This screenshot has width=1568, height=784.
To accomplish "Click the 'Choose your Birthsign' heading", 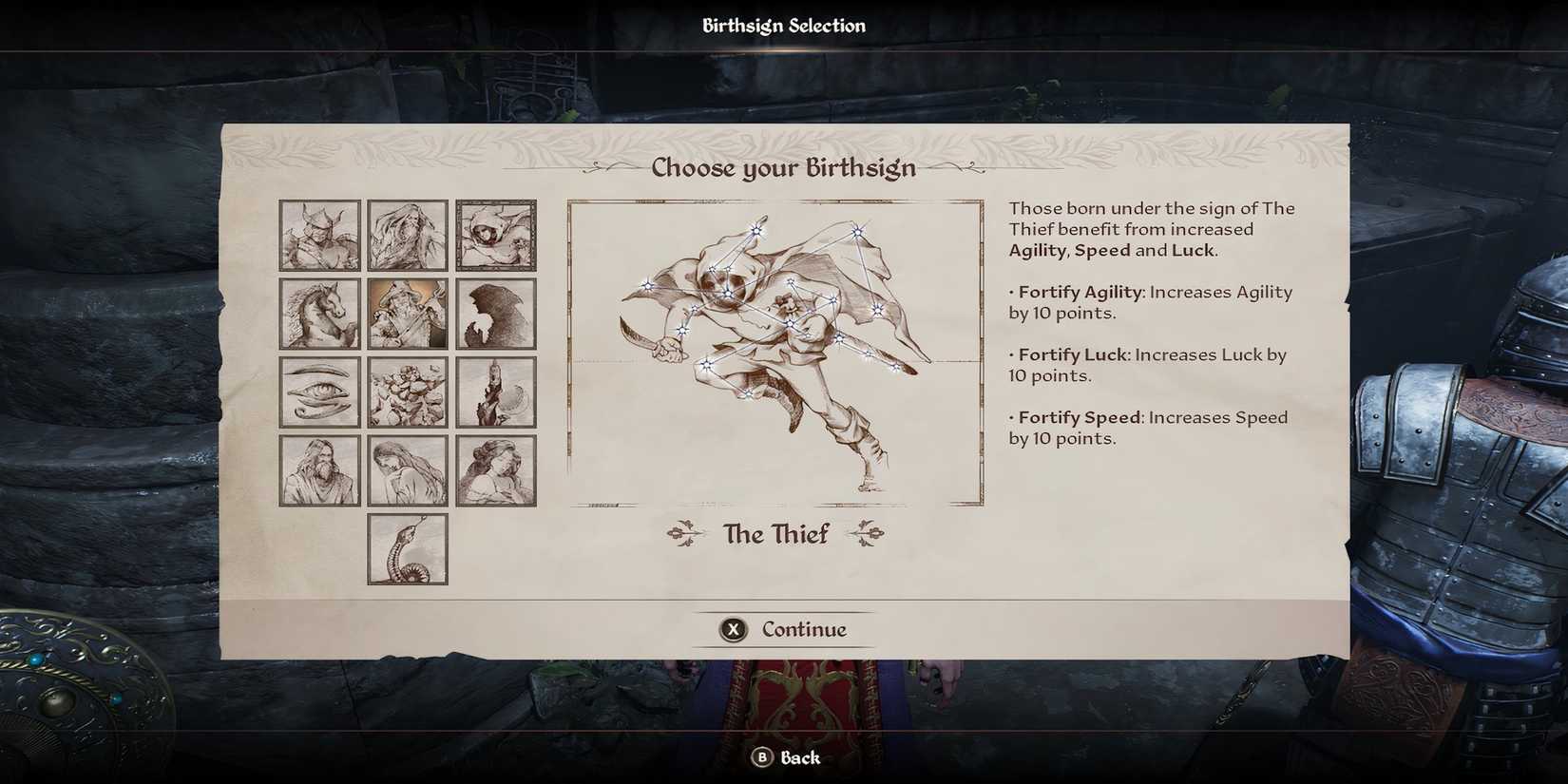I will (x=783, y=167).
